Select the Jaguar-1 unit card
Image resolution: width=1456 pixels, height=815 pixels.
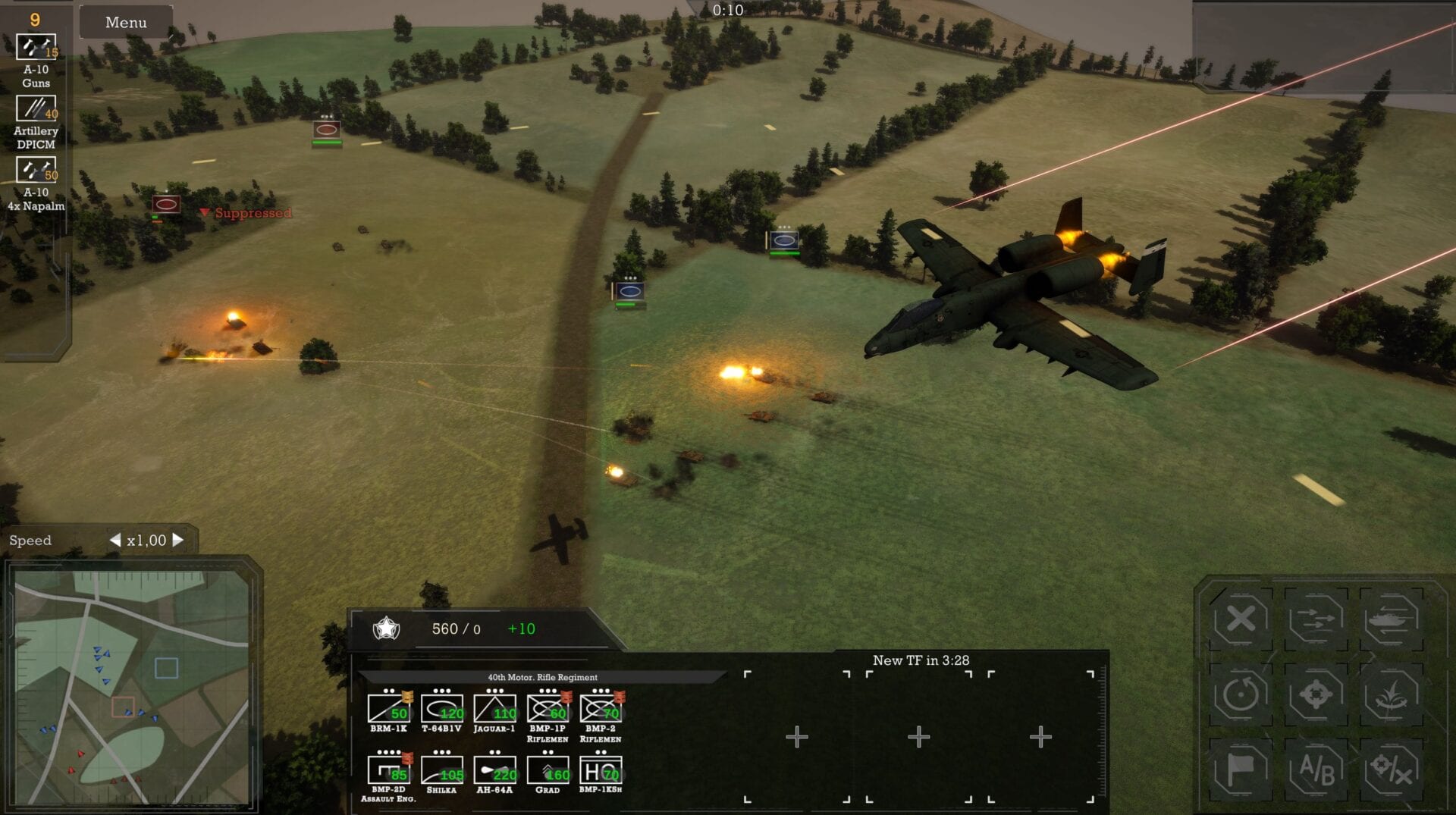point(494,710)
